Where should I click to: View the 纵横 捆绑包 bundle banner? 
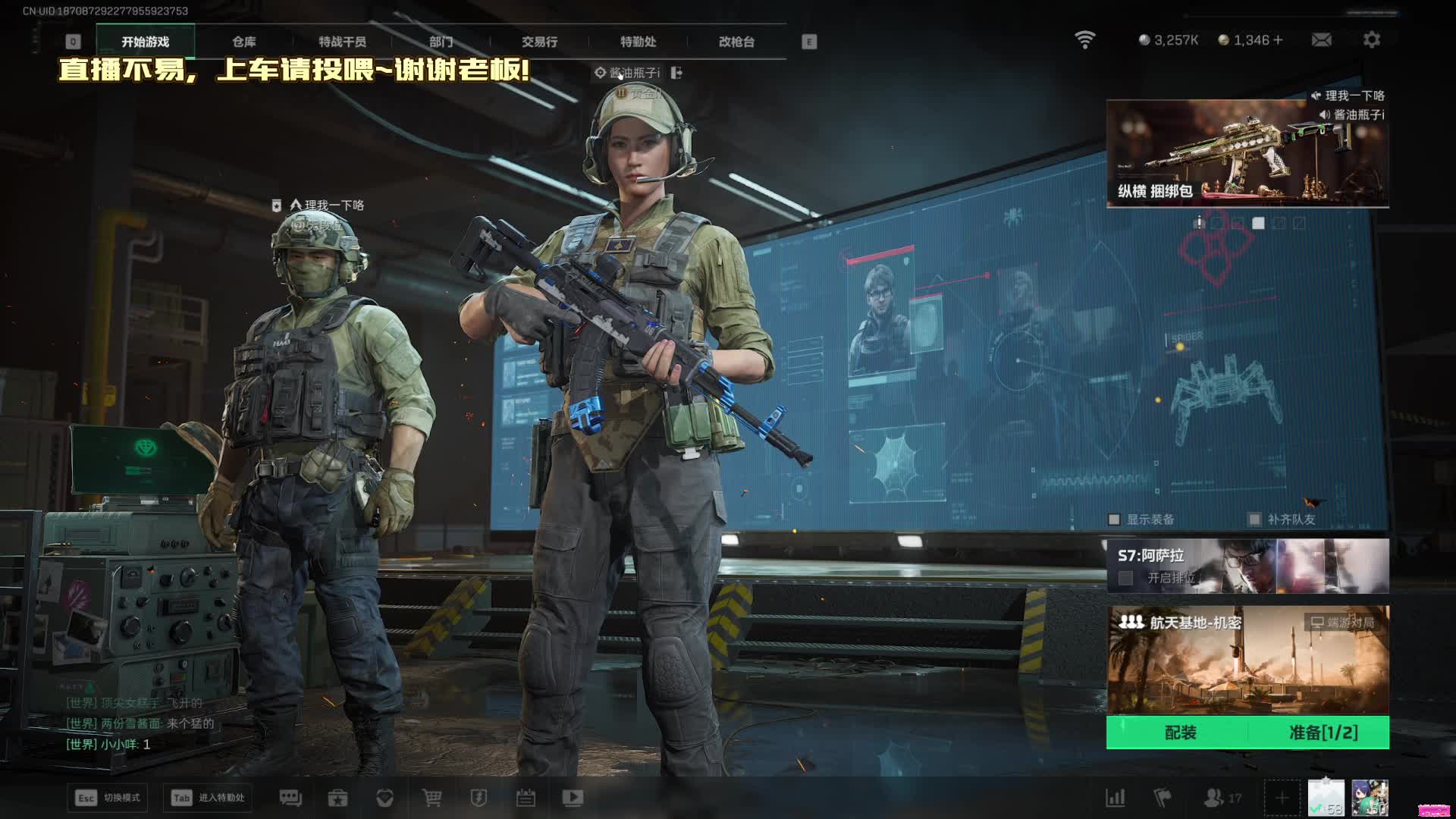pos(1247,153)
